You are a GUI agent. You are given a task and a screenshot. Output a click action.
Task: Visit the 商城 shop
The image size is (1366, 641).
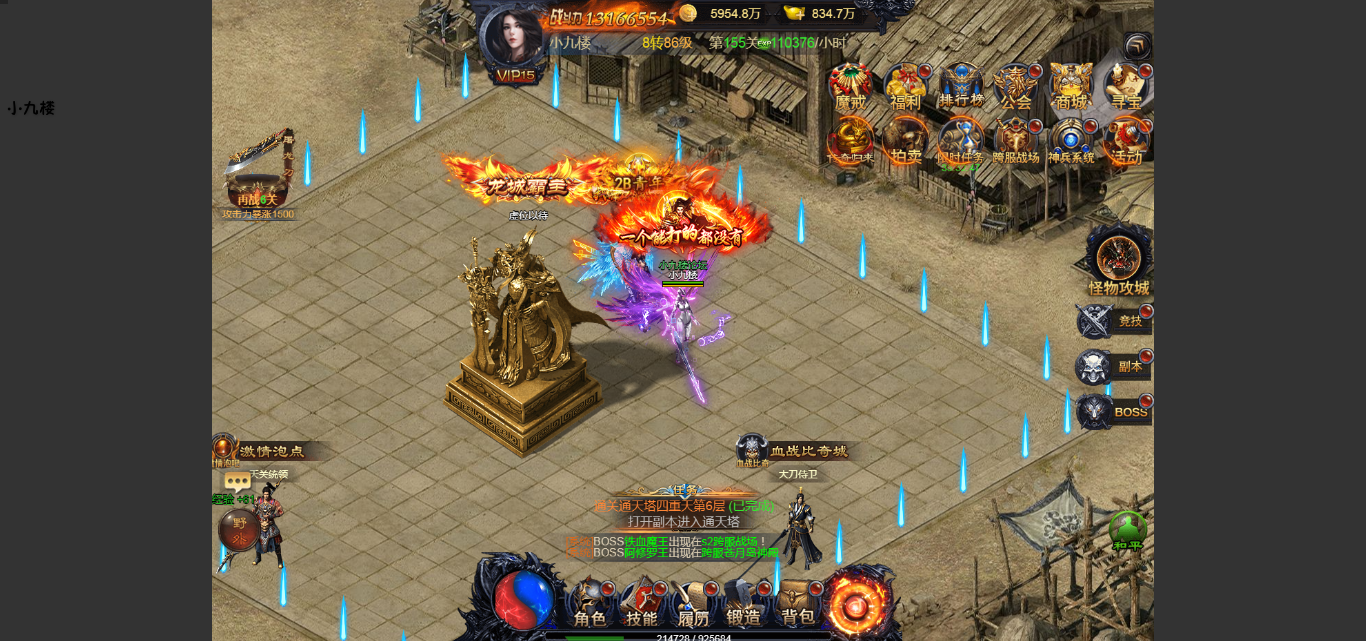click(x=1071, y=87)
